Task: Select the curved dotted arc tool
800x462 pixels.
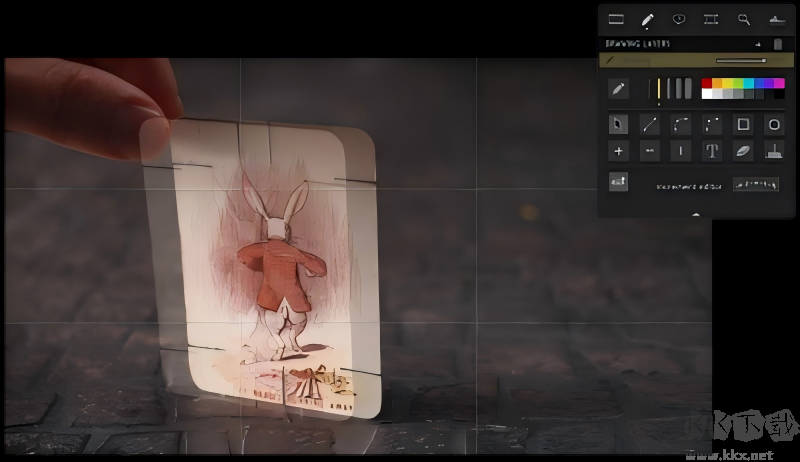Action: pos(681,125)
